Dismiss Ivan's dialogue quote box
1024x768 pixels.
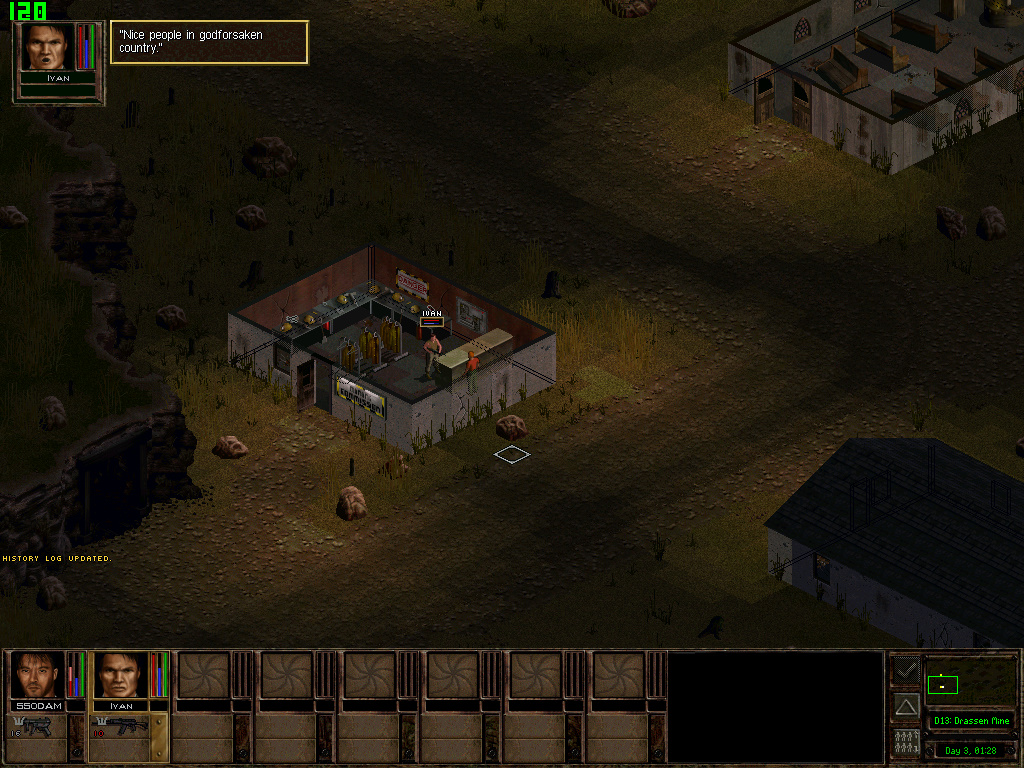coord(209,42)
